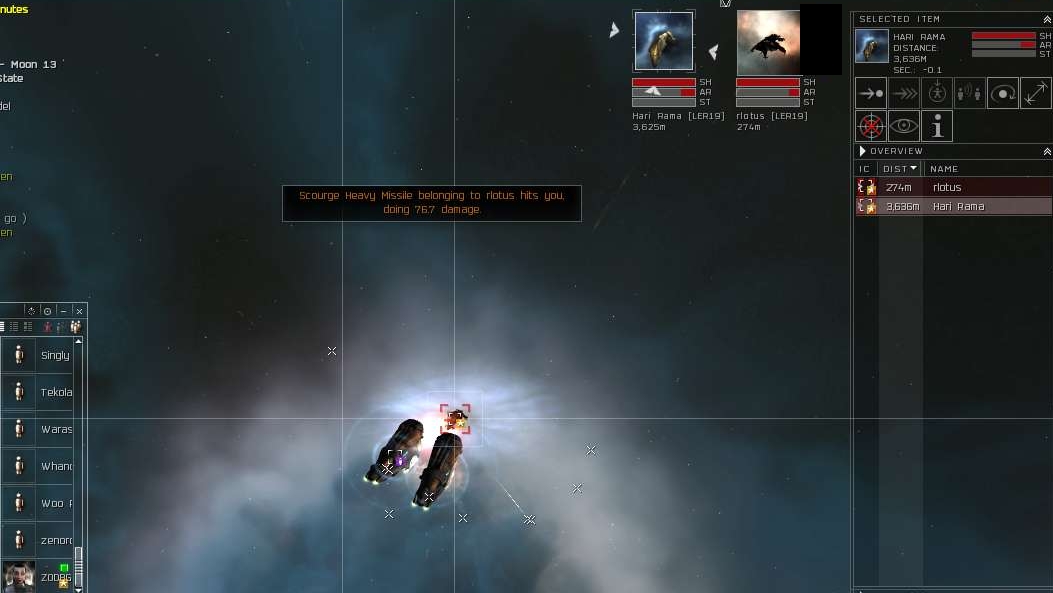
Task: Click the Look At eye icon
Action: pos(904,126)
